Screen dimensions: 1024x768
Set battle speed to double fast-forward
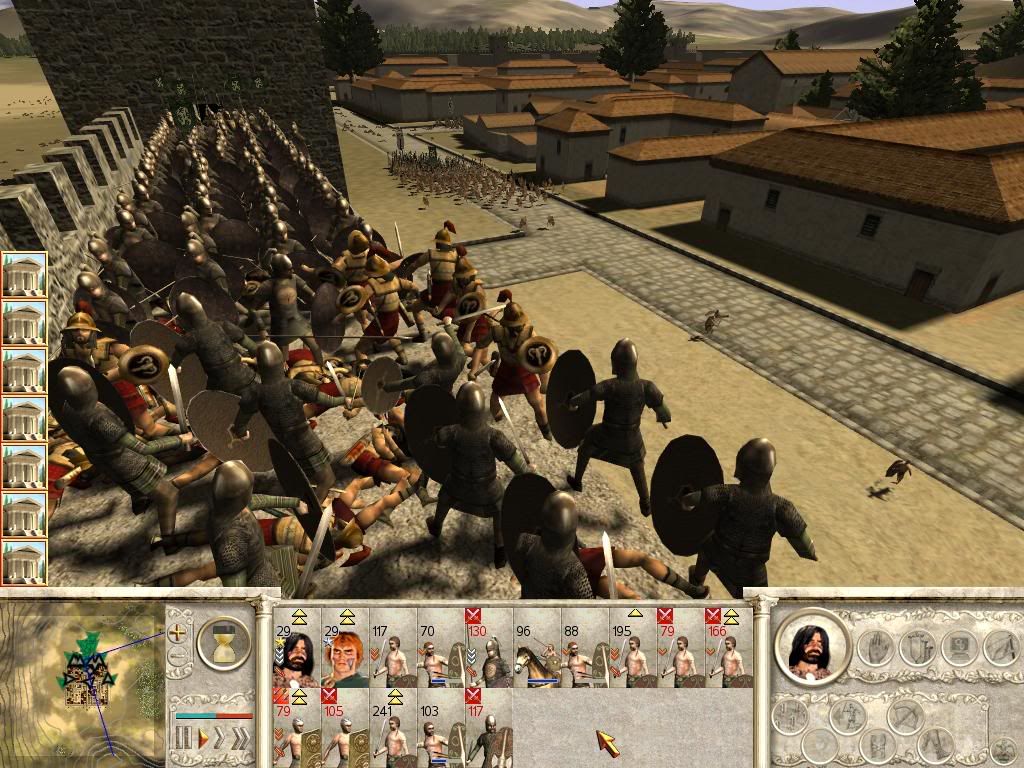pos(221,739)
